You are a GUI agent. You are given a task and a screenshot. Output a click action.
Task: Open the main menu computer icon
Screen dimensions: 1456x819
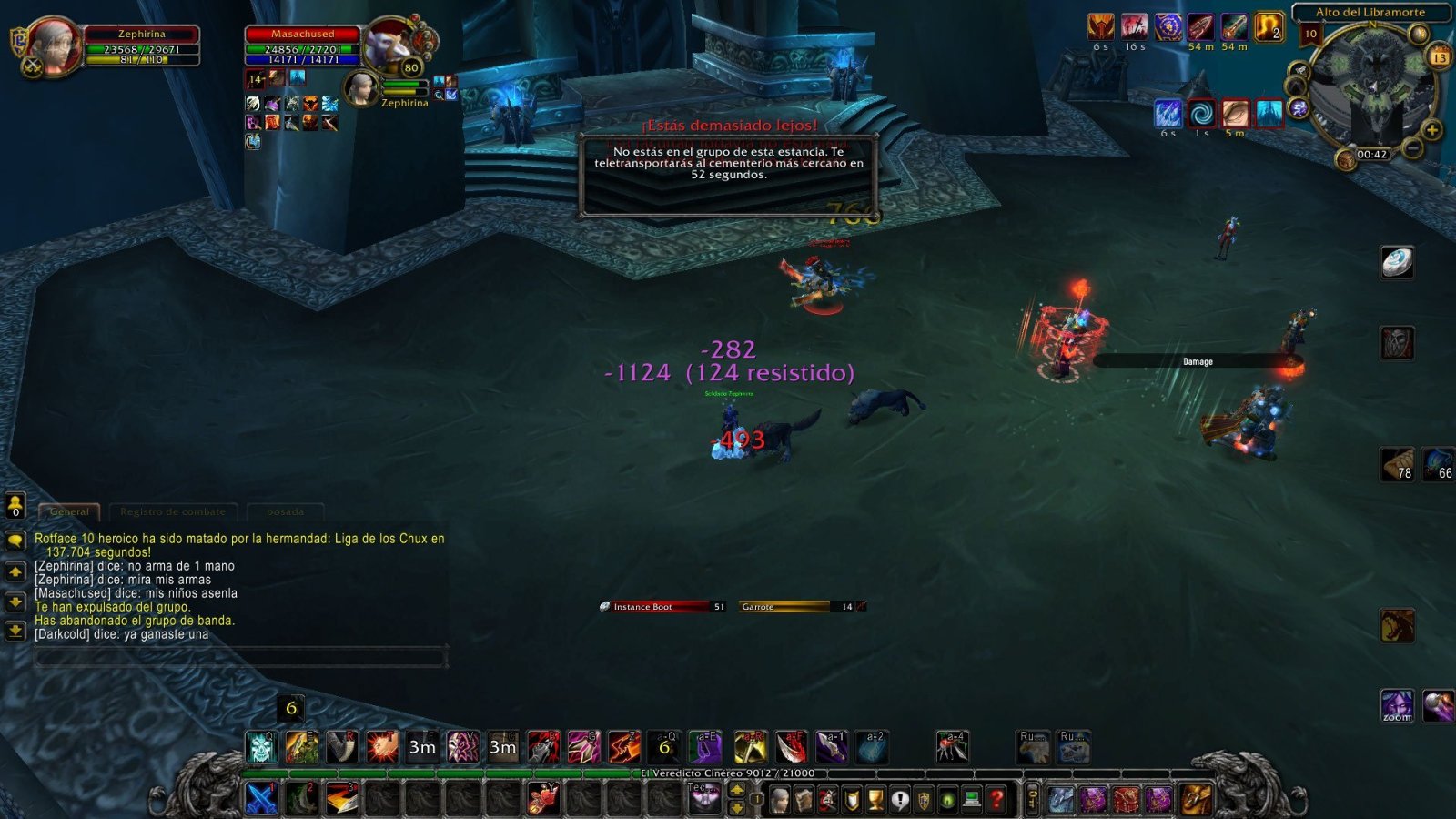coord(971,799)
